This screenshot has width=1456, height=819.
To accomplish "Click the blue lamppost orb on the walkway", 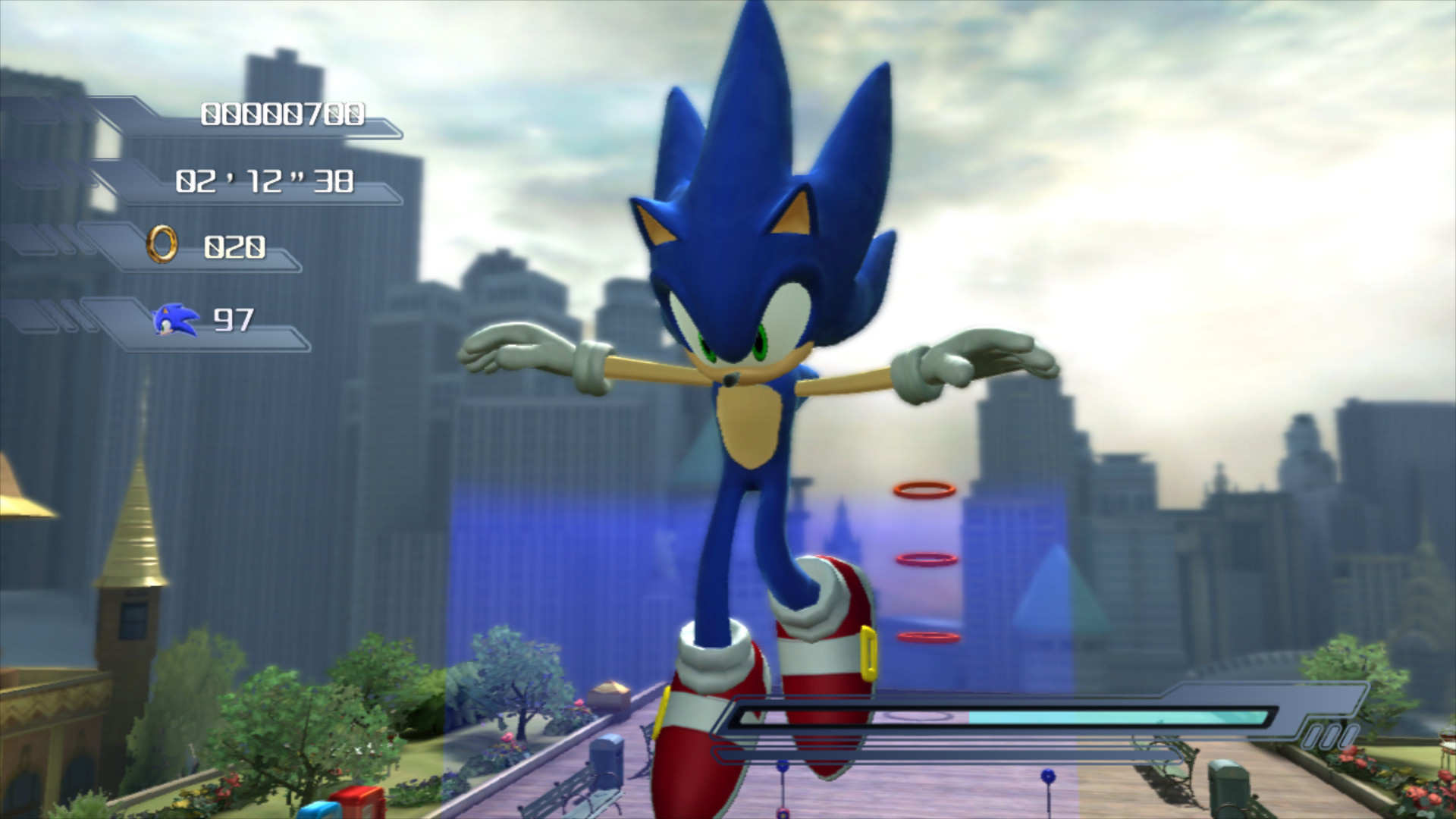I will click(x=1048, y=775).
